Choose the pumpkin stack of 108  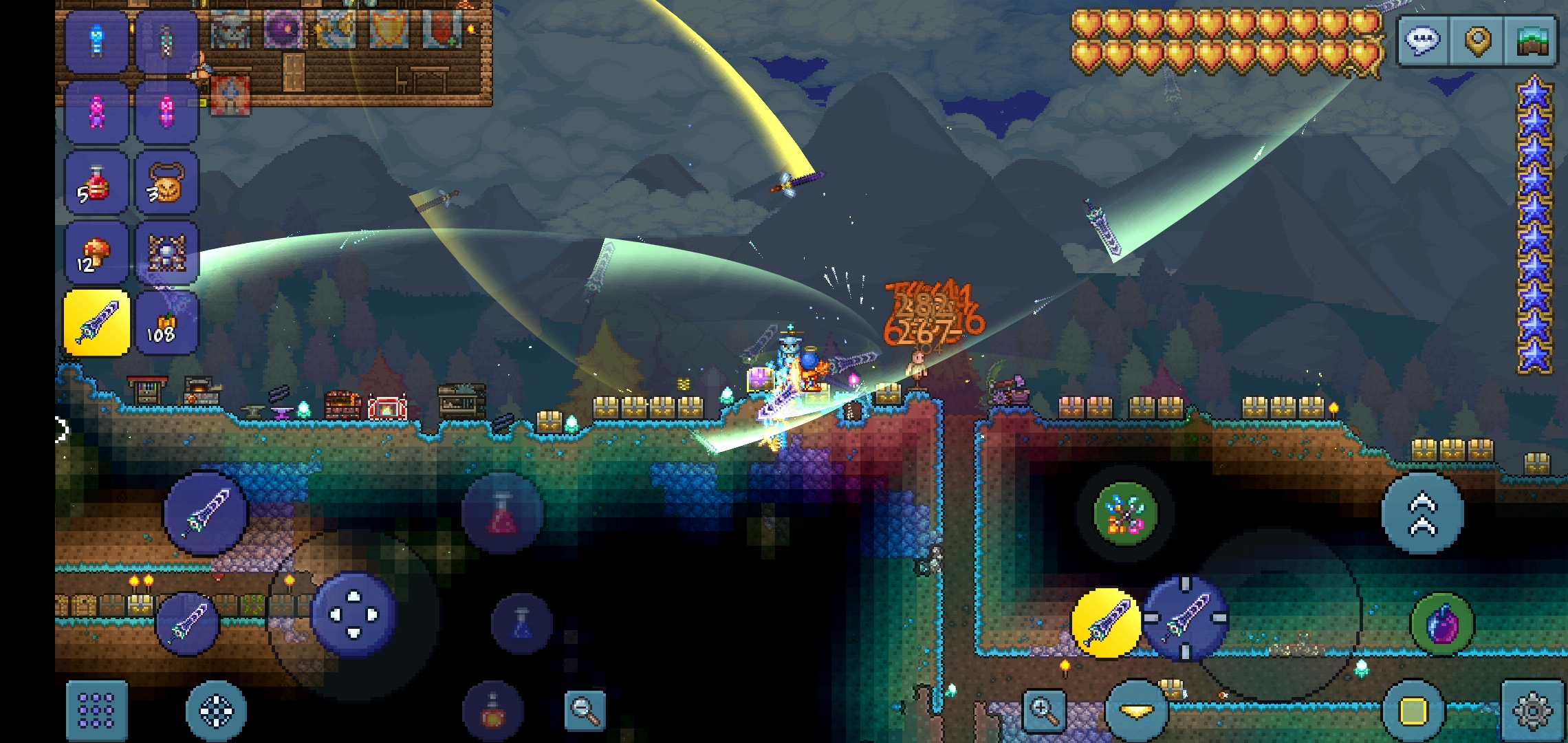(167, 323)
